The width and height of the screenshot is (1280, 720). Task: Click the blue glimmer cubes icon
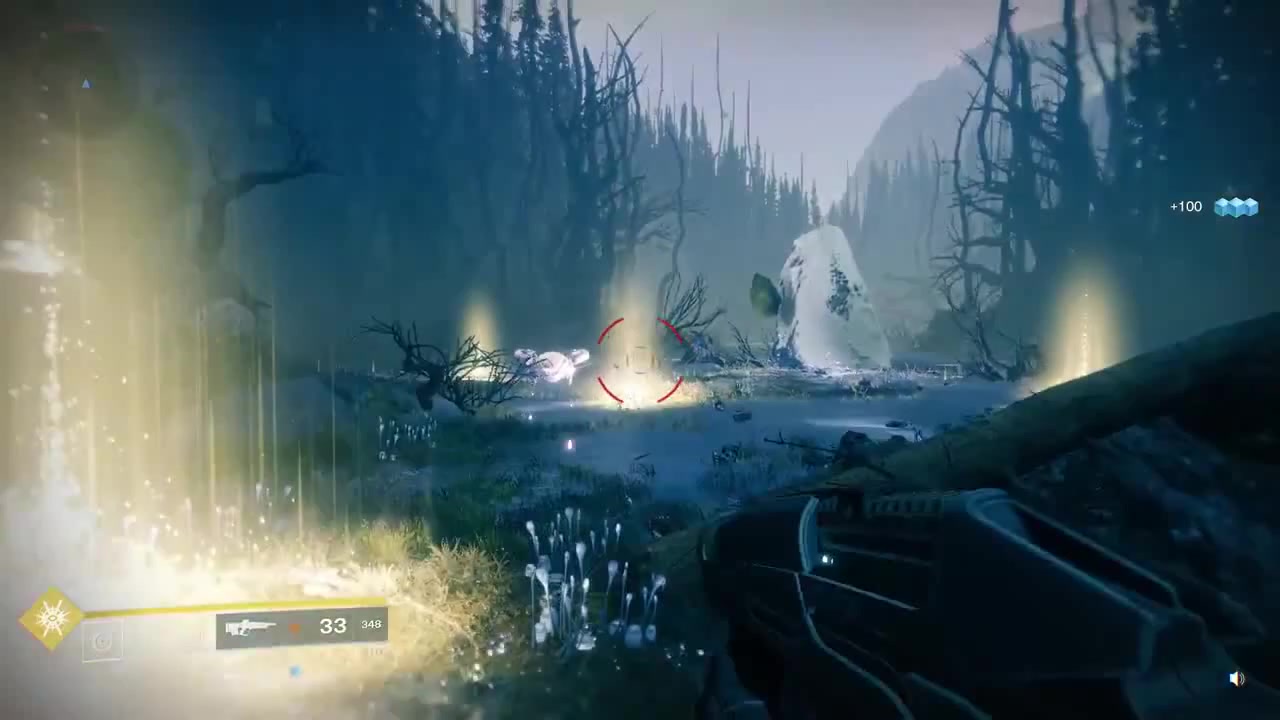(1236, 207)
